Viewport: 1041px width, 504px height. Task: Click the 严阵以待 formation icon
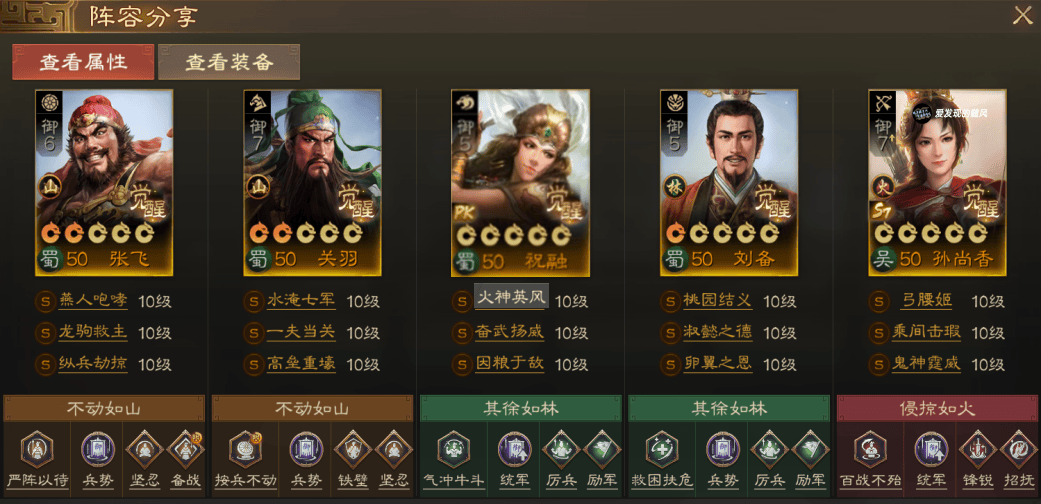37,451
